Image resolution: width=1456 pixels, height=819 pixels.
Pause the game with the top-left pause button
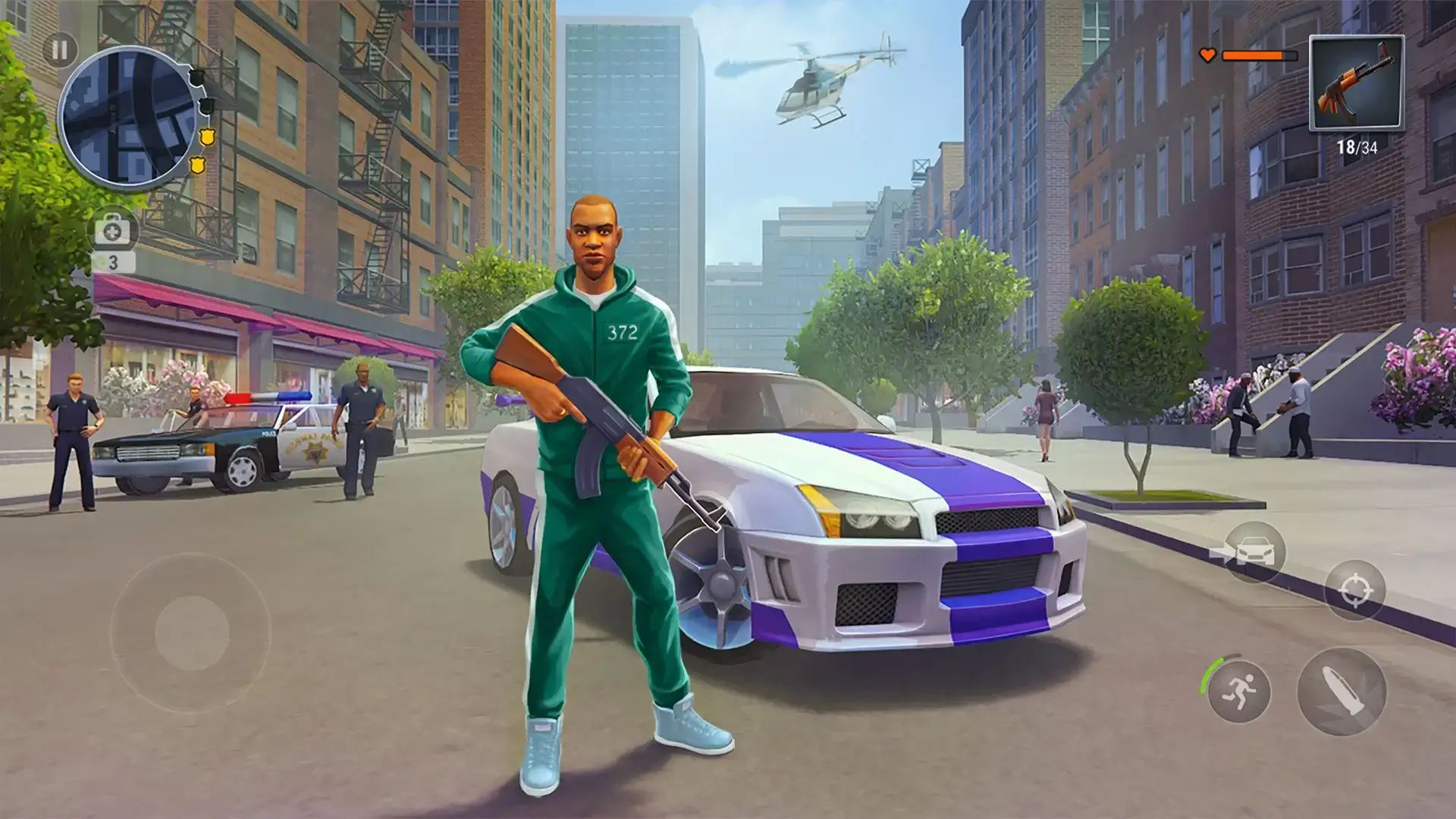61,49
